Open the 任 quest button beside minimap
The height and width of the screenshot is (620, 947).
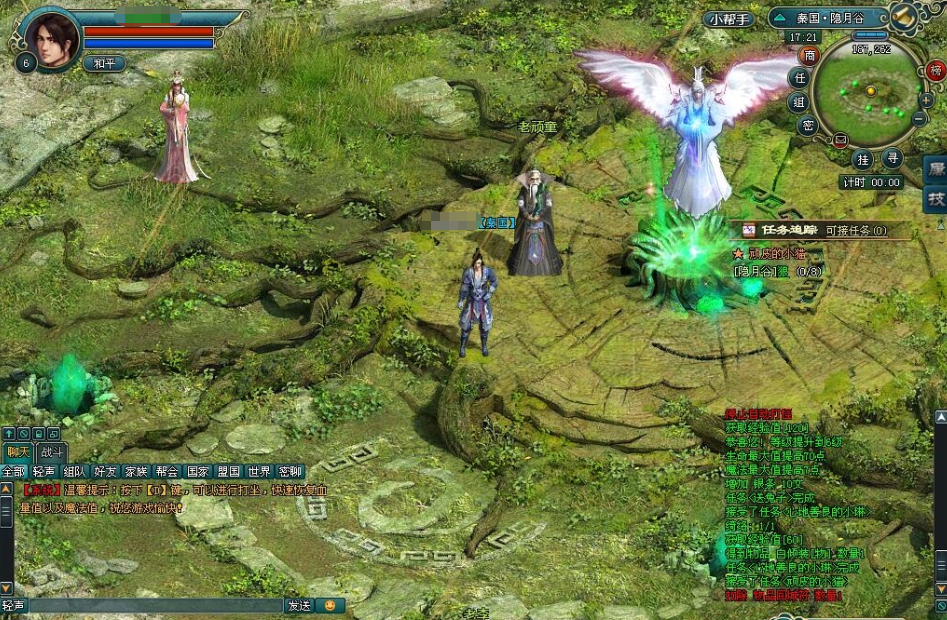(x=799, y=78)
